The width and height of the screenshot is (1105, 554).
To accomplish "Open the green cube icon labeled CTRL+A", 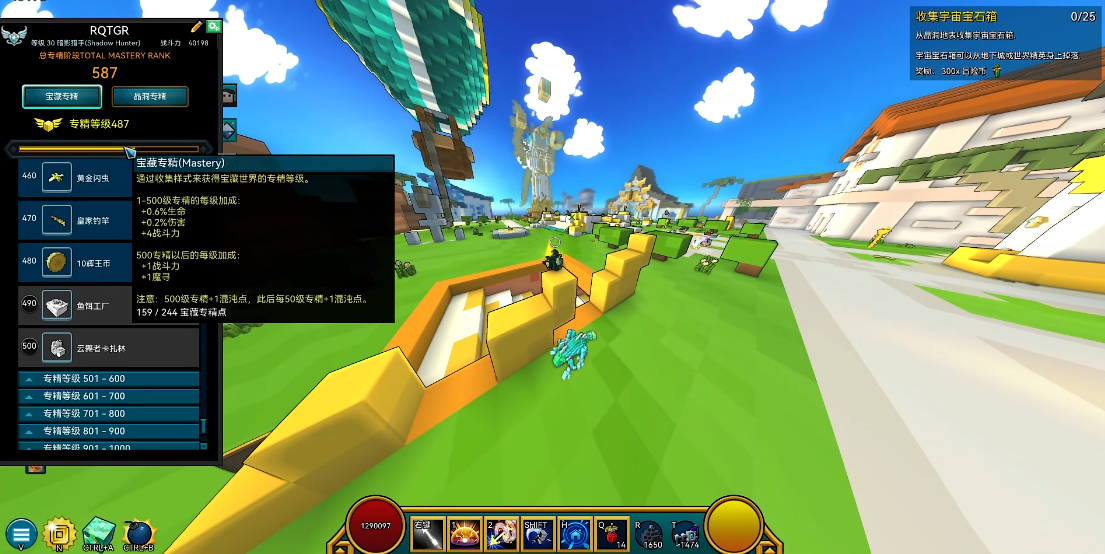I will click(99, 531).
